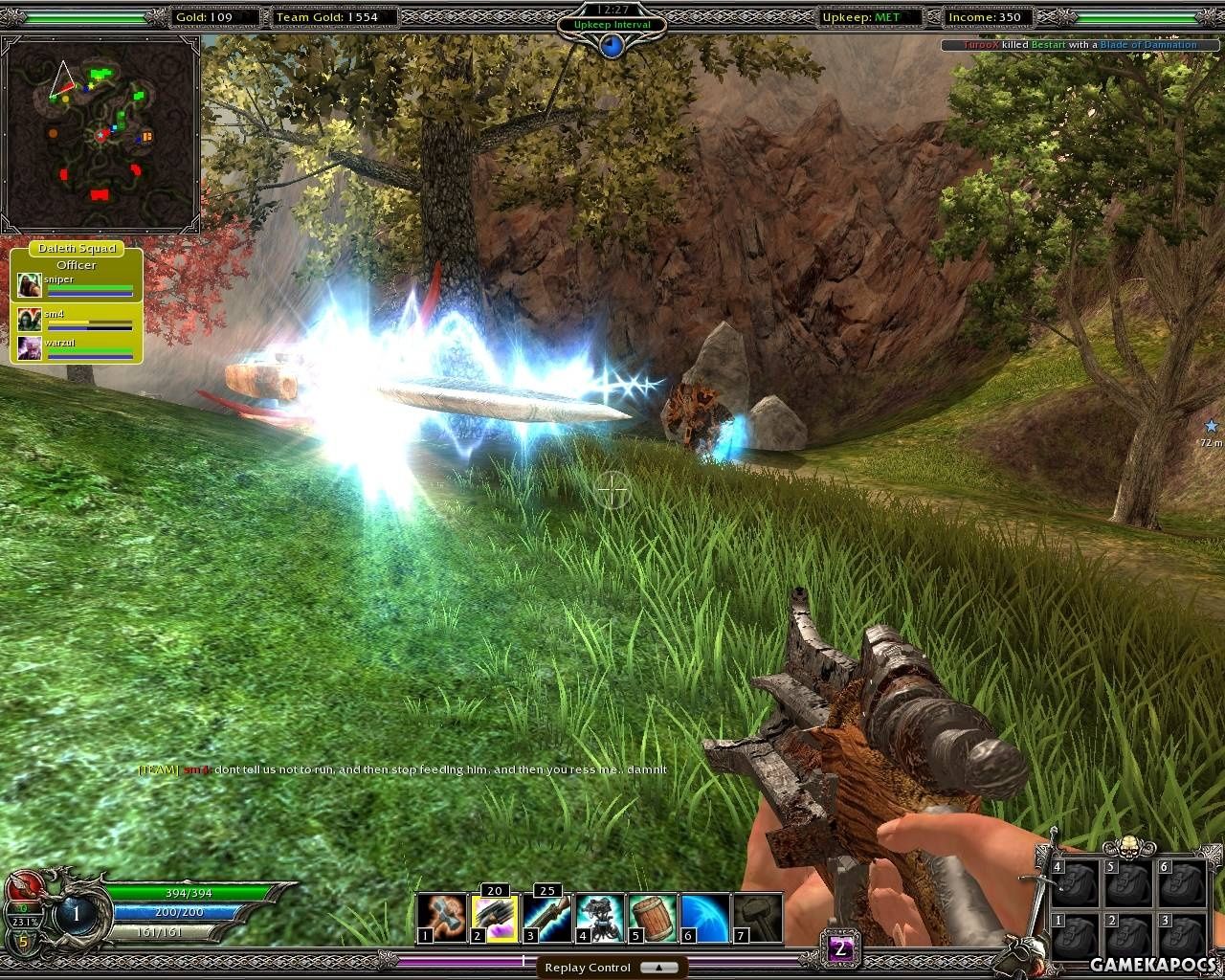Click the red winged attack emblem

pyautogui.click(x=23, y=884)
